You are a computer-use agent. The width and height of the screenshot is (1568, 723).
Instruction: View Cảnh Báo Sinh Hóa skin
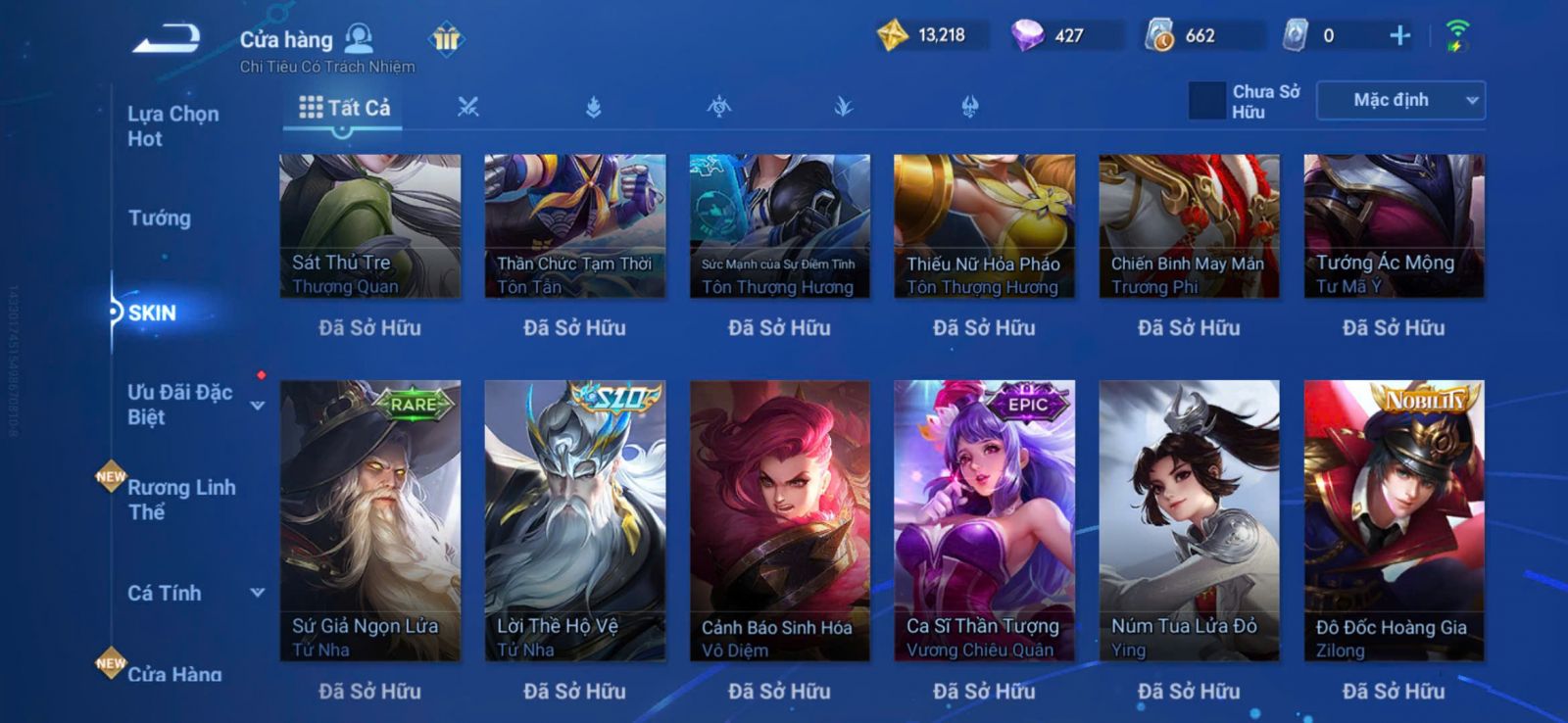click(x=779, y=519)
